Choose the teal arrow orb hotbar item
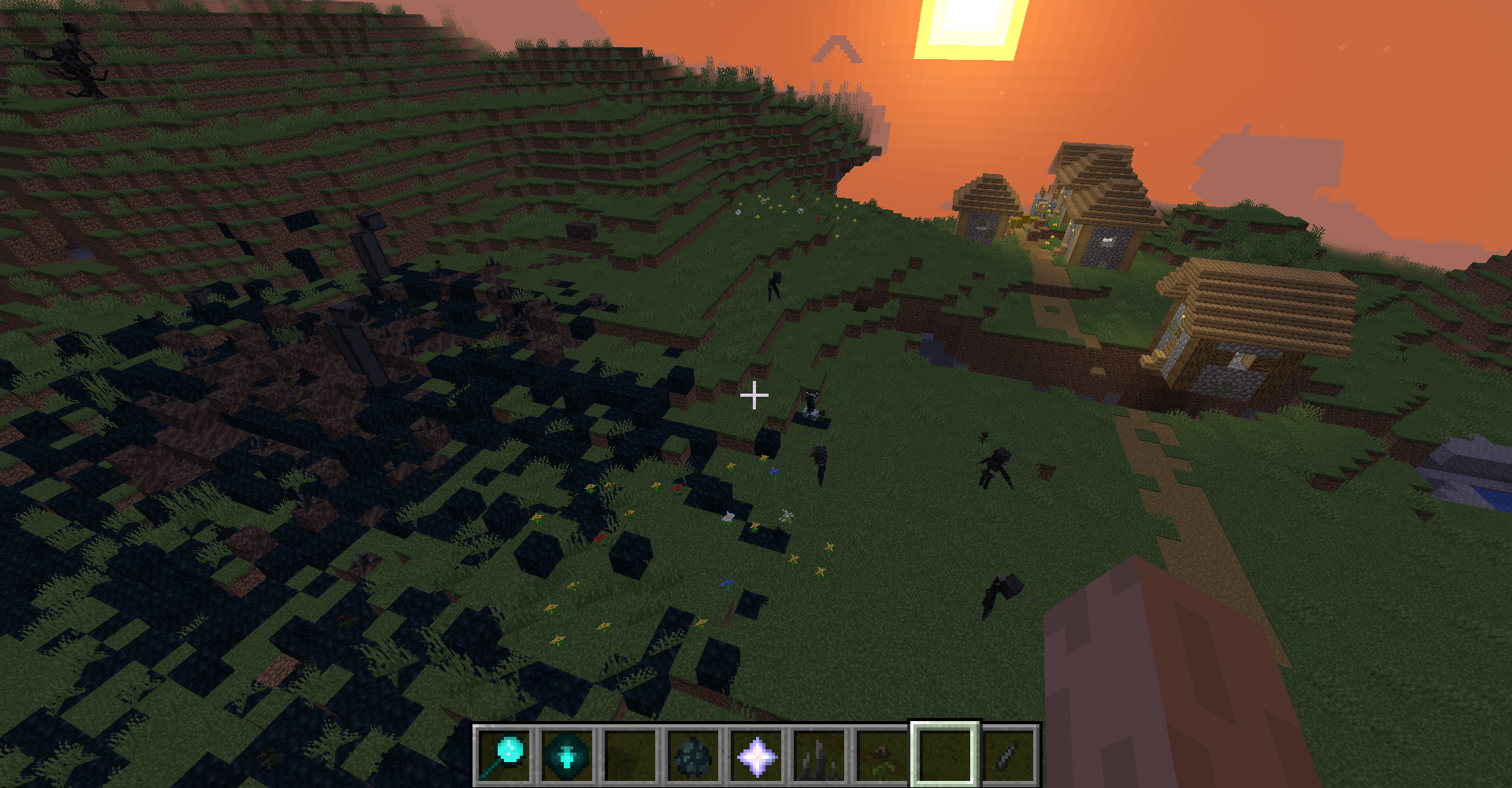The image size is (1512, 788). click(x=568, y=755)
